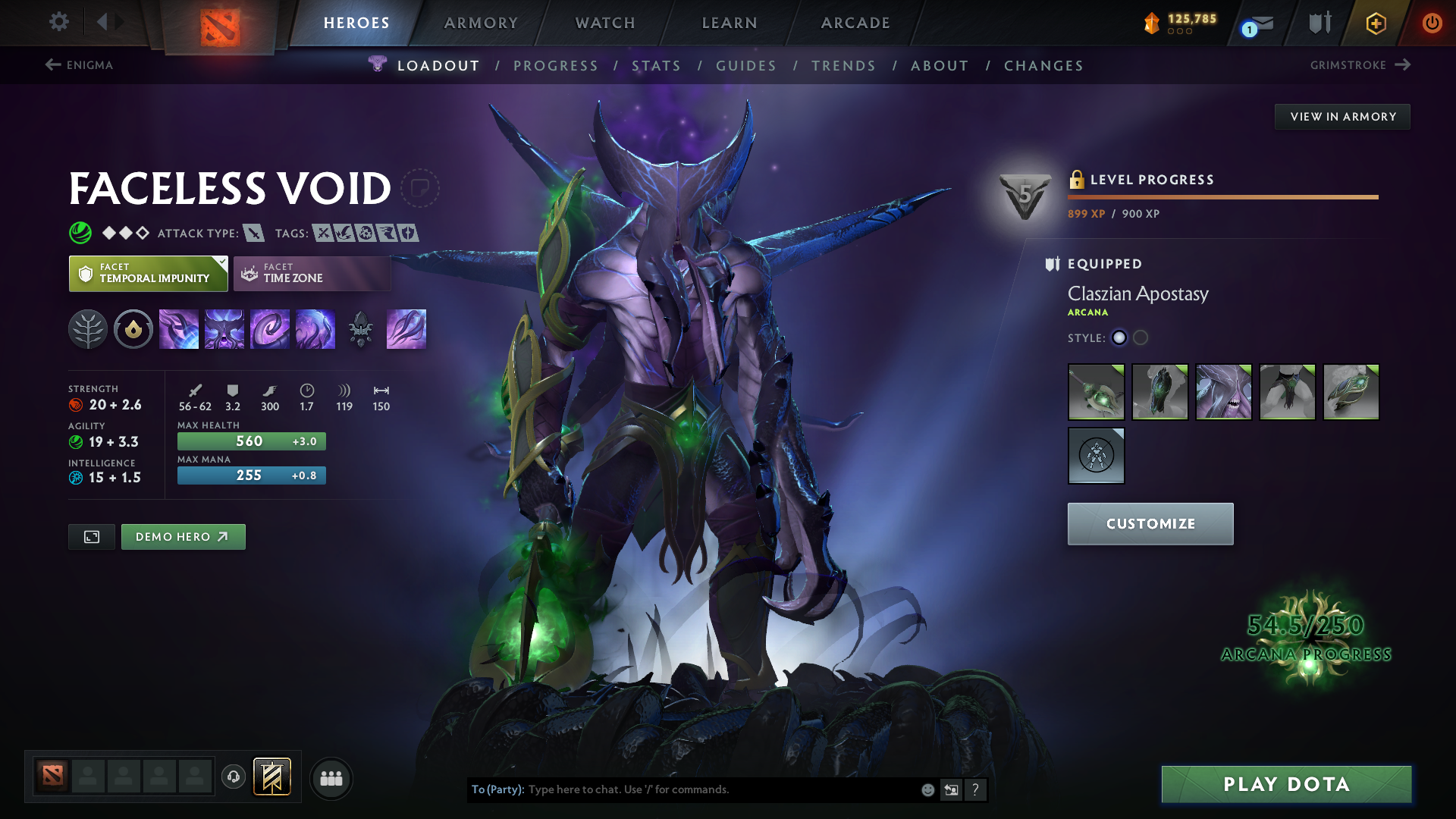Select the innate ability icon beside talents
This screenshot has height=819, width=1456.
133,329
